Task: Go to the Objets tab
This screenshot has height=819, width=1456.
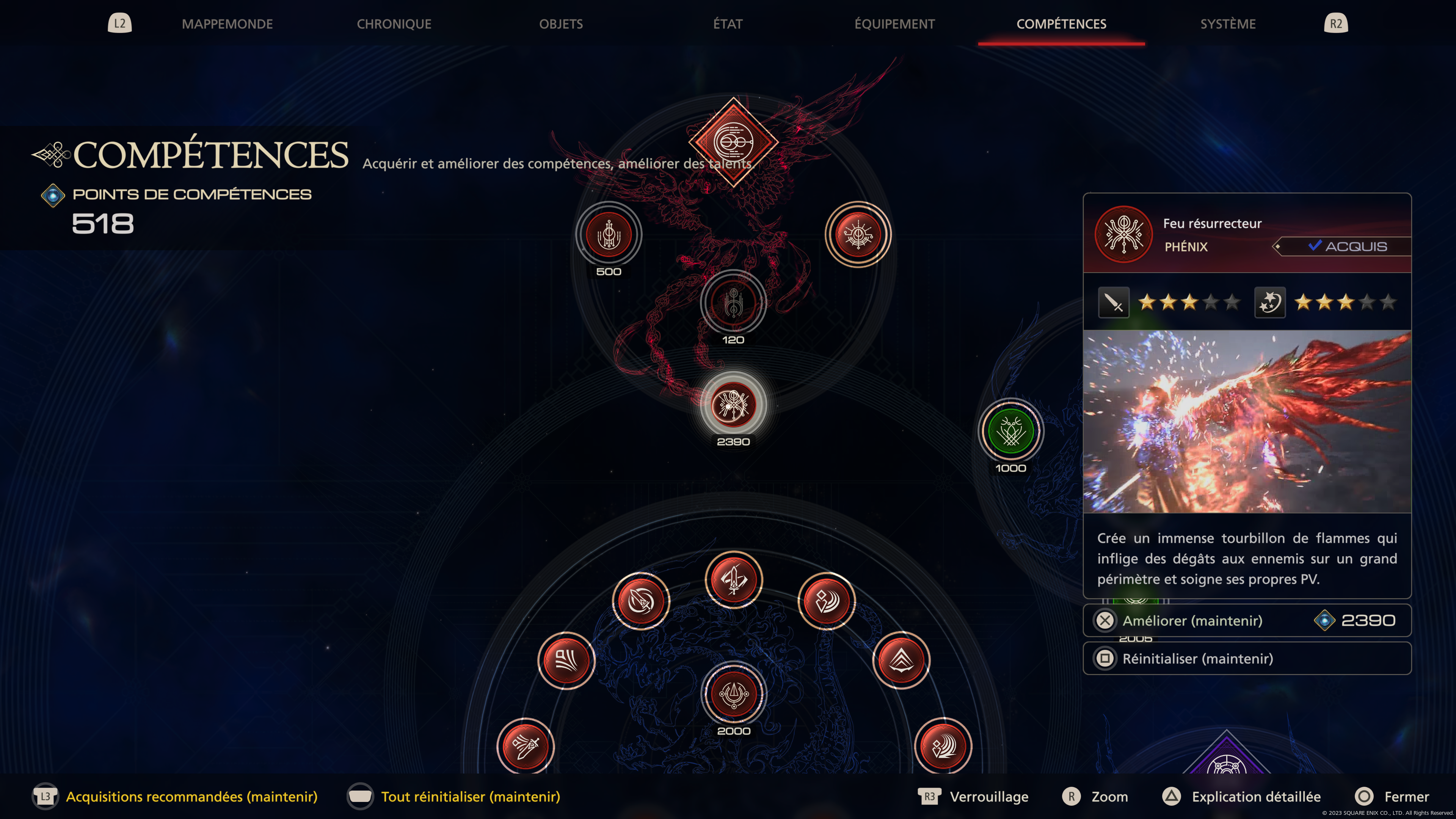Action: [561, 24]
